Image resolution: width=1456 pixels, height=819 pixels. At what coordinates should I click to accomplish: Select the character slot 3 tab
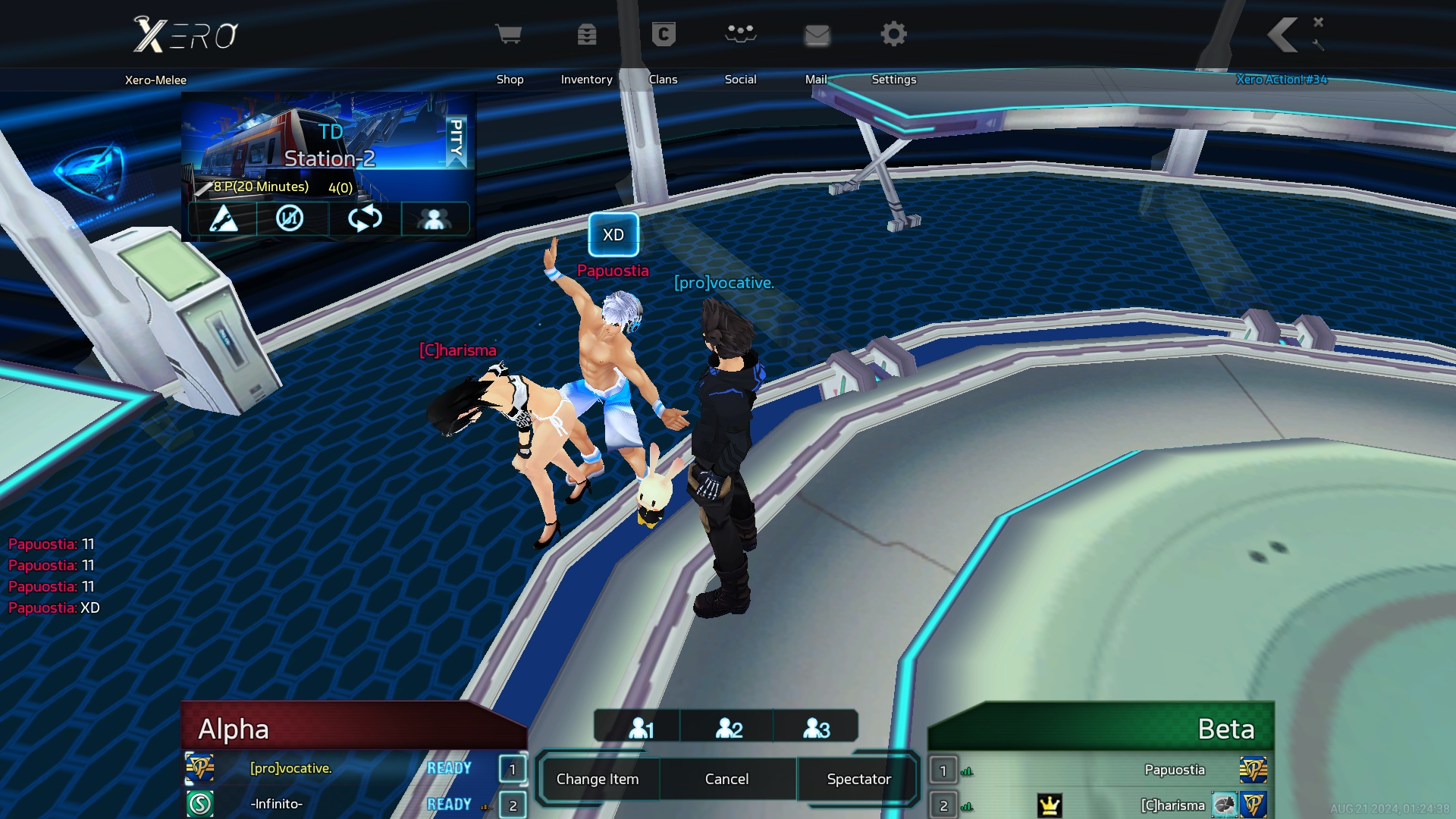point(817,728)
